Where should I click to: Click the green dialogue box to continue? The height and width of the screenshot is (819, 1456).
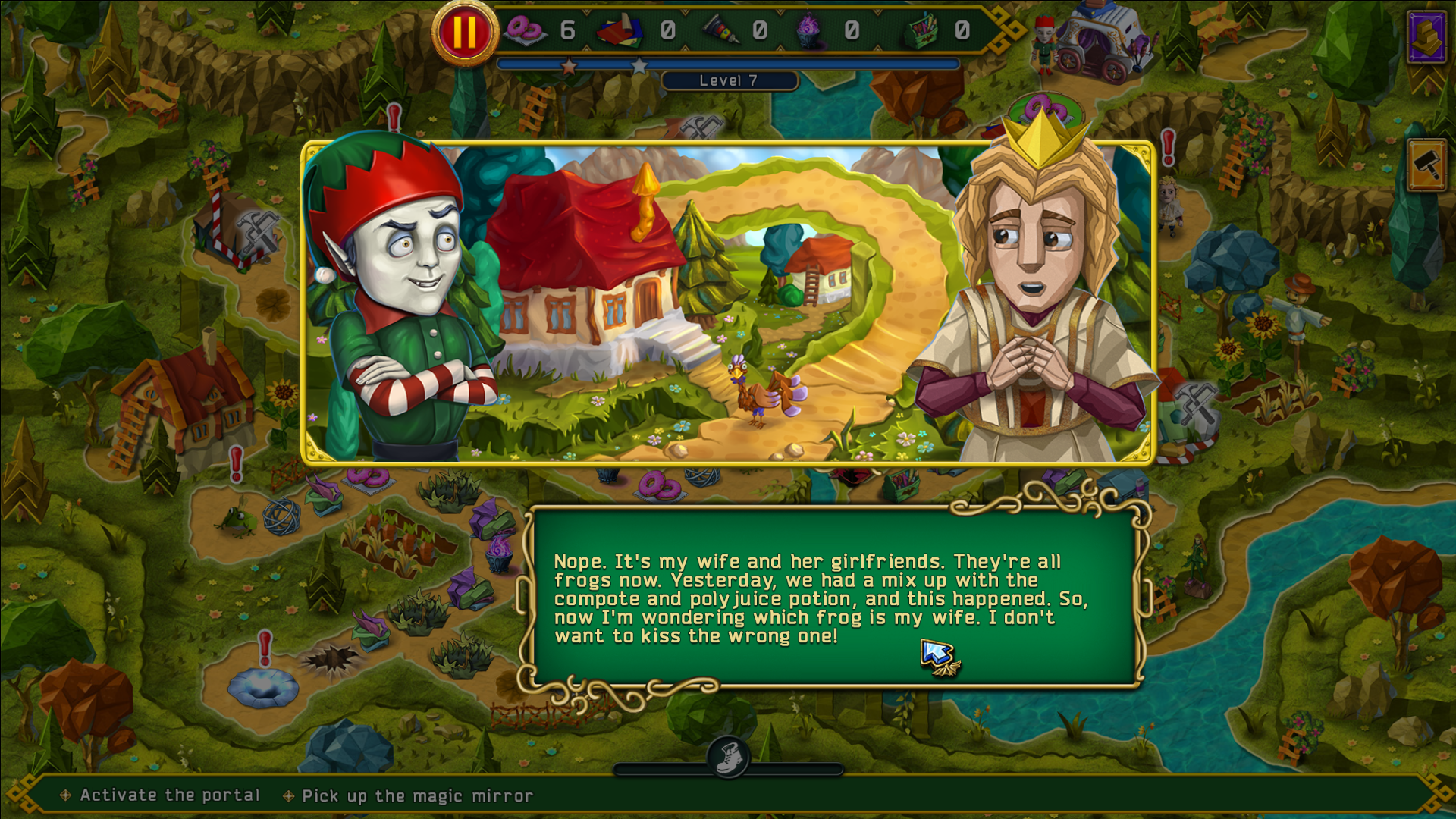pyautogui.click(x=834, y=598)
